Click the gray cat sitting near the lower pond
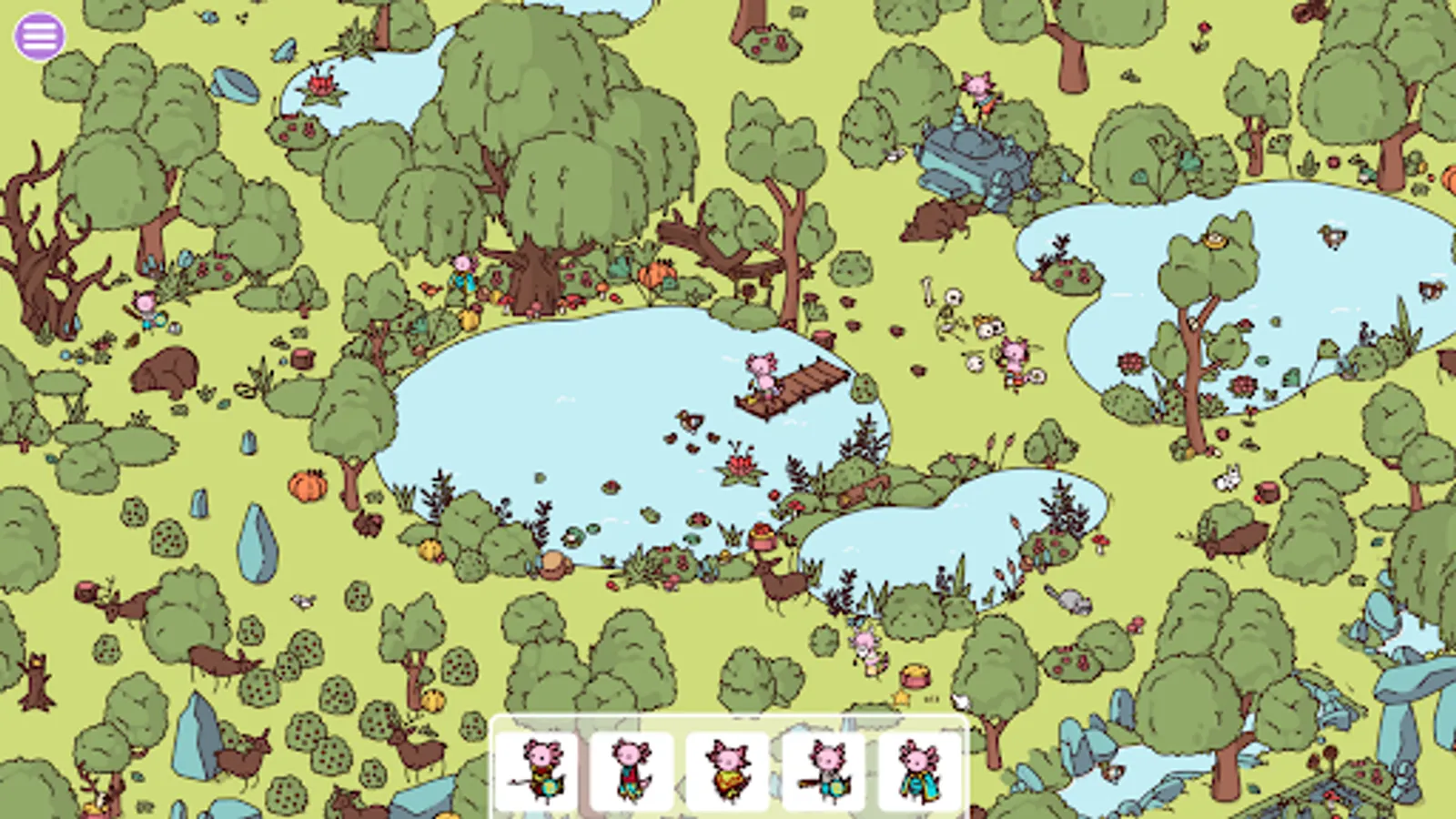The height and width of the screenshot is (819, 1456). point(1070,598)
